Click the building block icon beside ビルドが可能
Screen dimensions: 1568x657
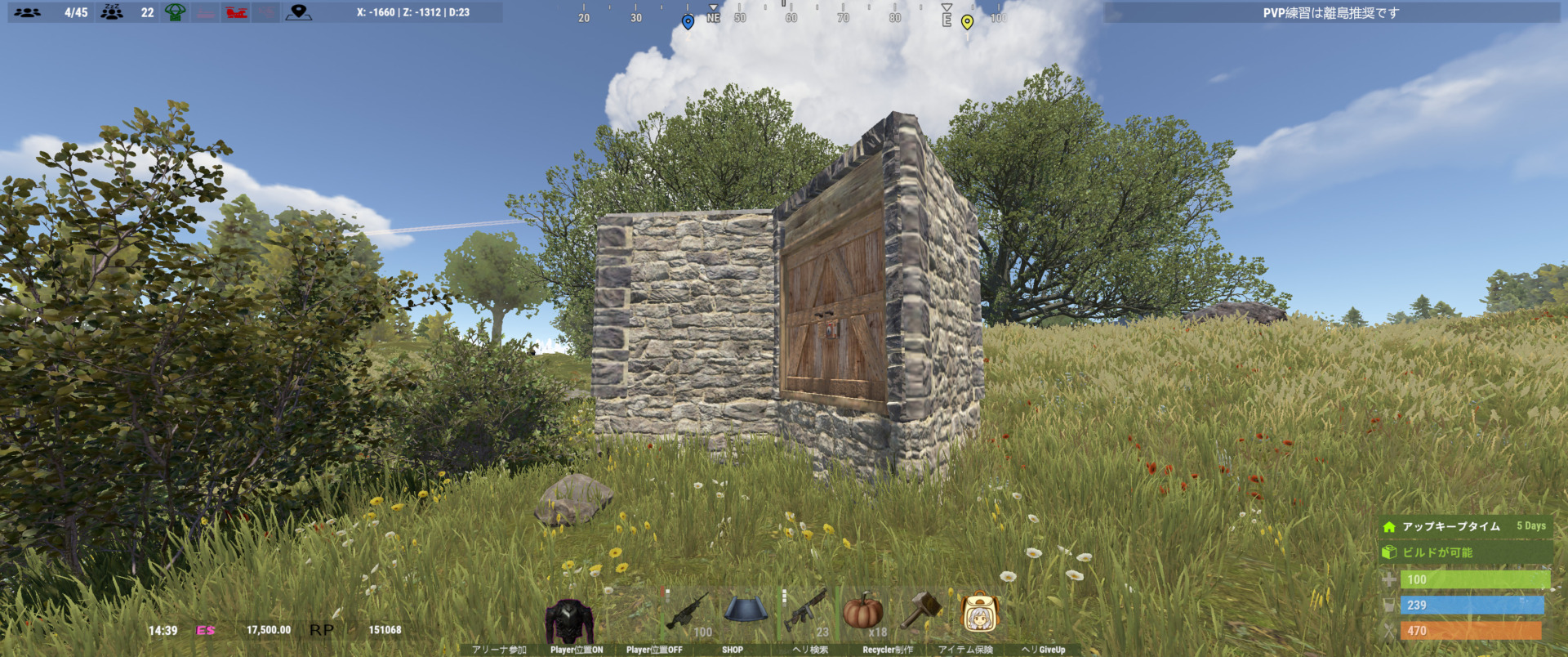coord(1388,553)
